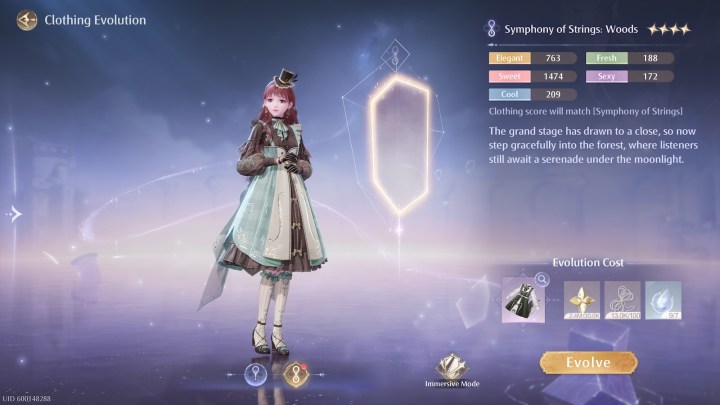Screen dimensions: 720x405
Task: Select the blue crystal material icon
Action: (663, 301)
